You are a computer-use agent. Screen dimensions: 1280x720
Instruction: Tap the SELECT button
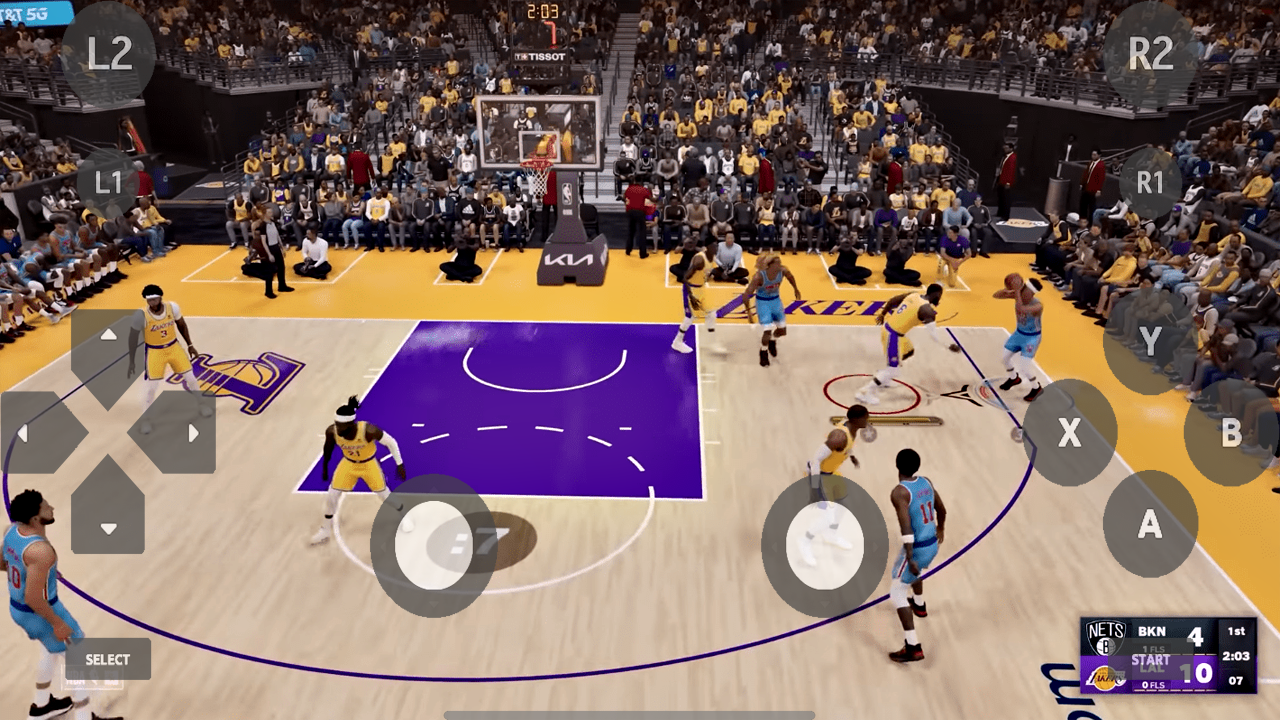pos(107,659)
